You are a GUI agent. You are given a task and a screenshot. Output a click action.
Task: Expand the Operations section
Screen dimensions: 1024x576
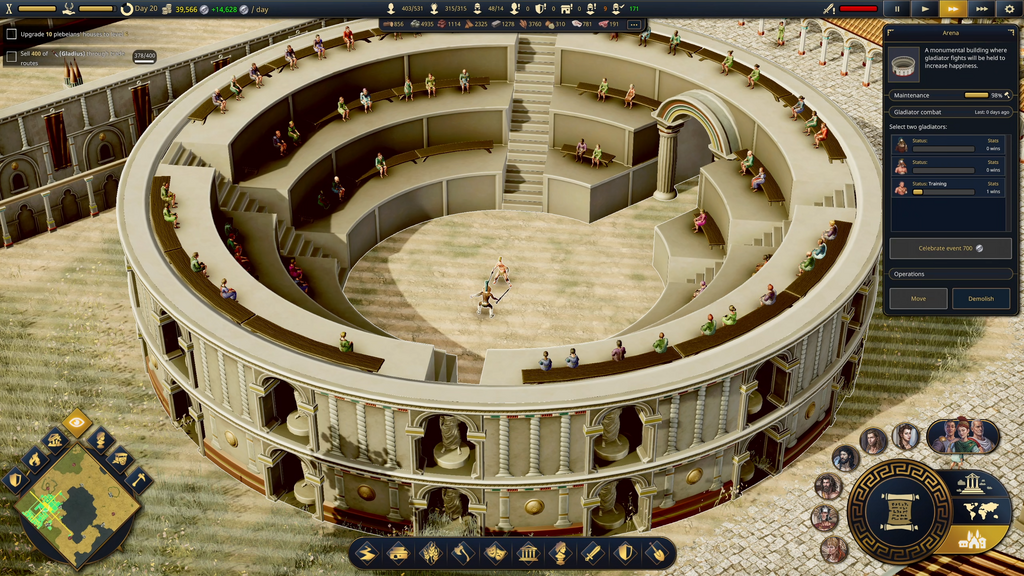pyautogui.click(x=950, y=274)
